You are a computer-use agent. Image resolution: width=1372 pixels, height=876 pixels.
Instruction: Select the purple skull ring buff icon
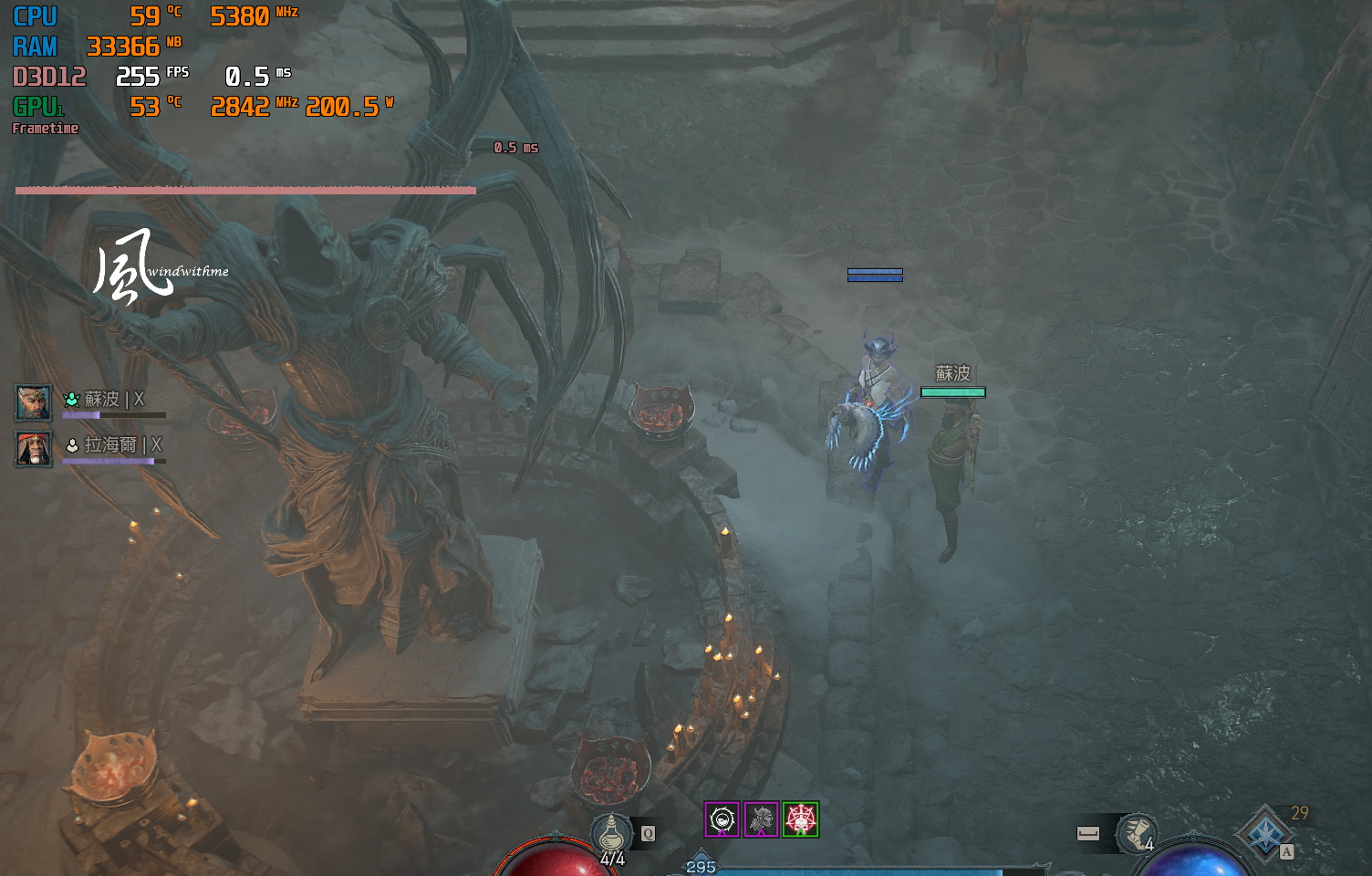click(722, 819)
